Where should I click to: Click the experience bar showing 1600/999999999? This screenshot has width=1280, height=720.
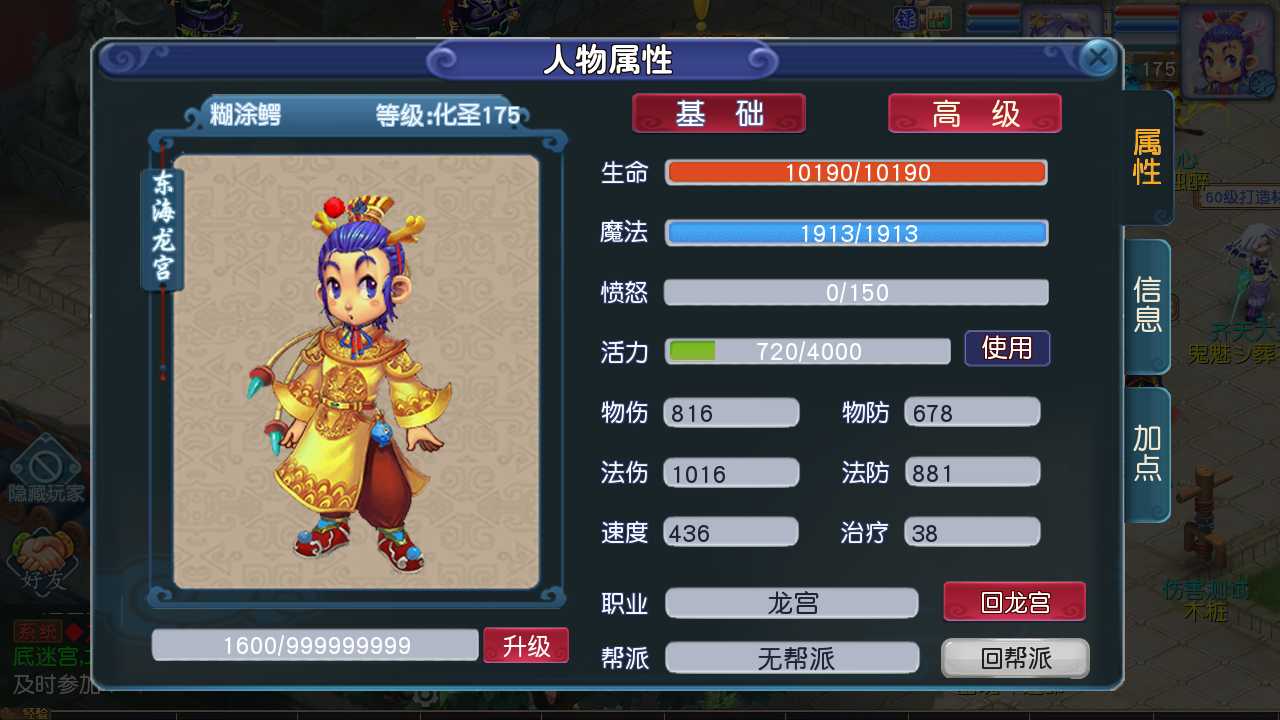point(314,645)
